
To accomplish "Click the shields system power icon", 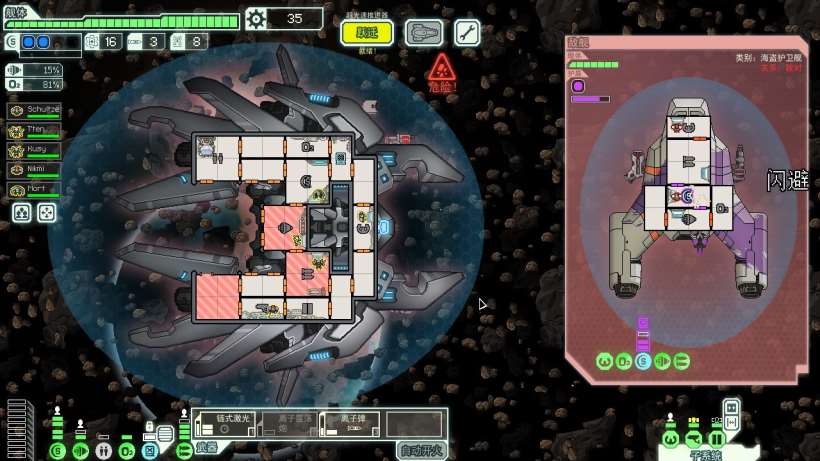I will [57, 450].
